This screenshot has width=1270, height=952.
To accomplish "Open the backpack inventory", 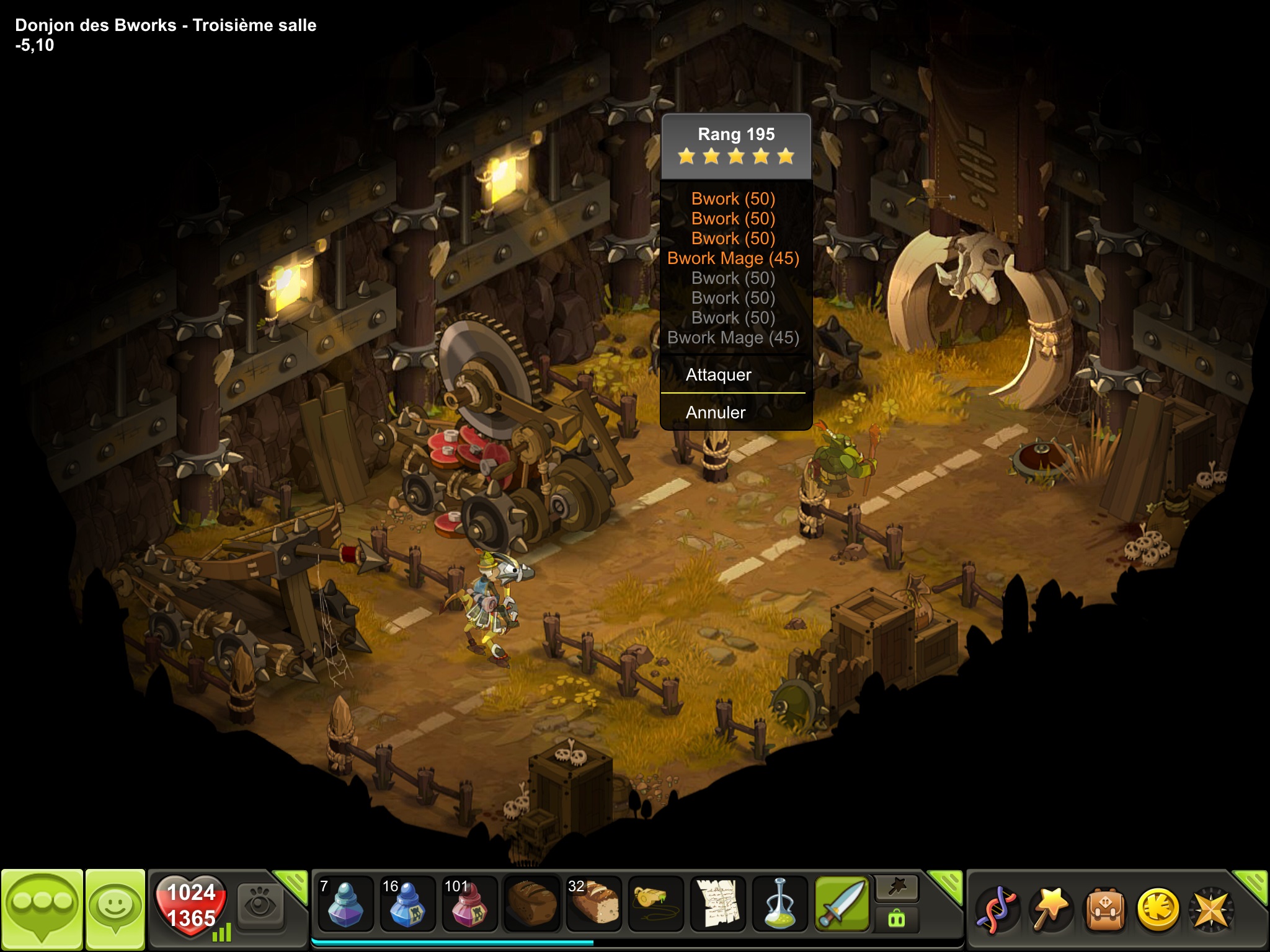I will [x=1104, y=910].
